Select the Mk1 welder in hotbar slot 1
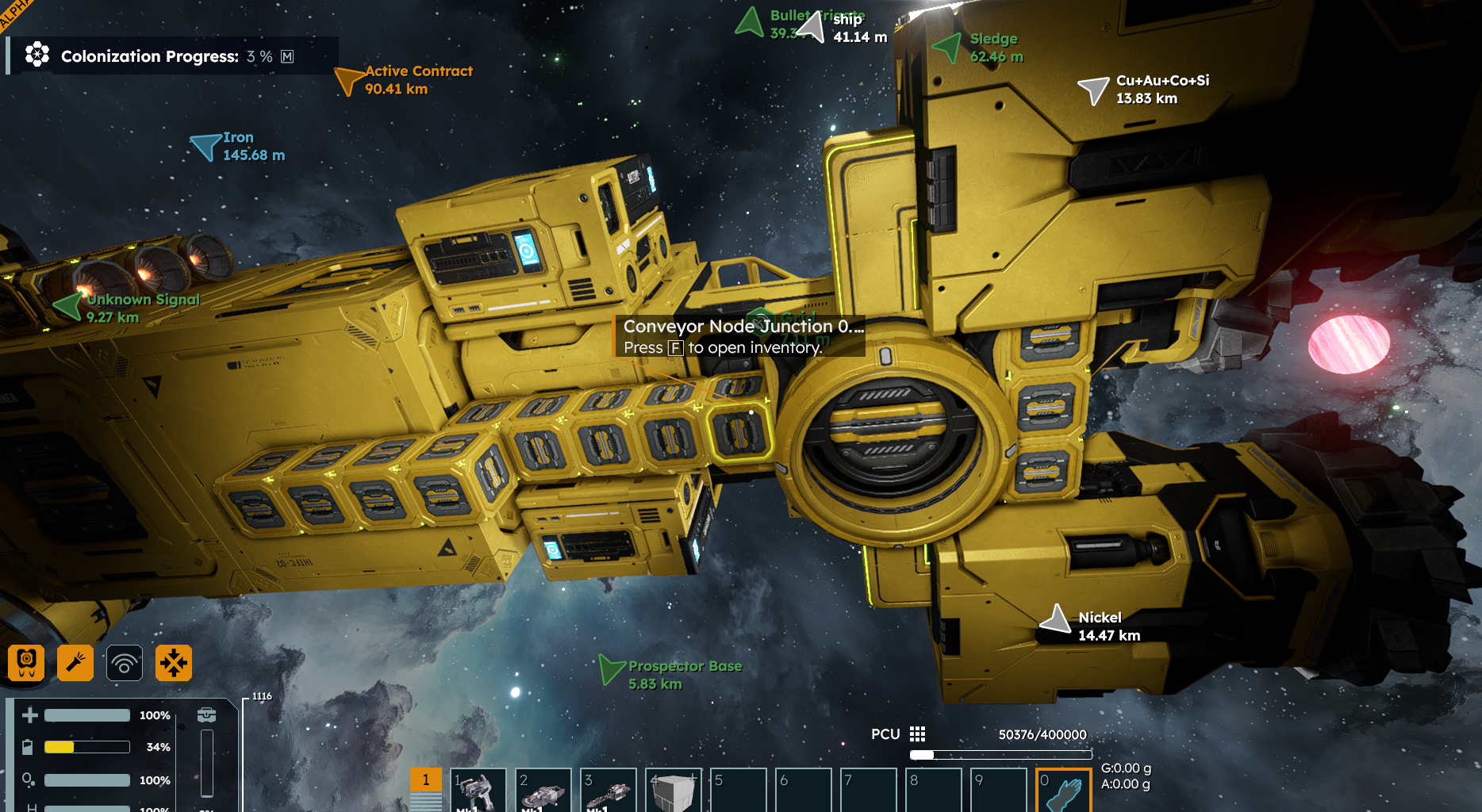The height and width of the screenshot is (812, 1482). [x=478, y=790]
